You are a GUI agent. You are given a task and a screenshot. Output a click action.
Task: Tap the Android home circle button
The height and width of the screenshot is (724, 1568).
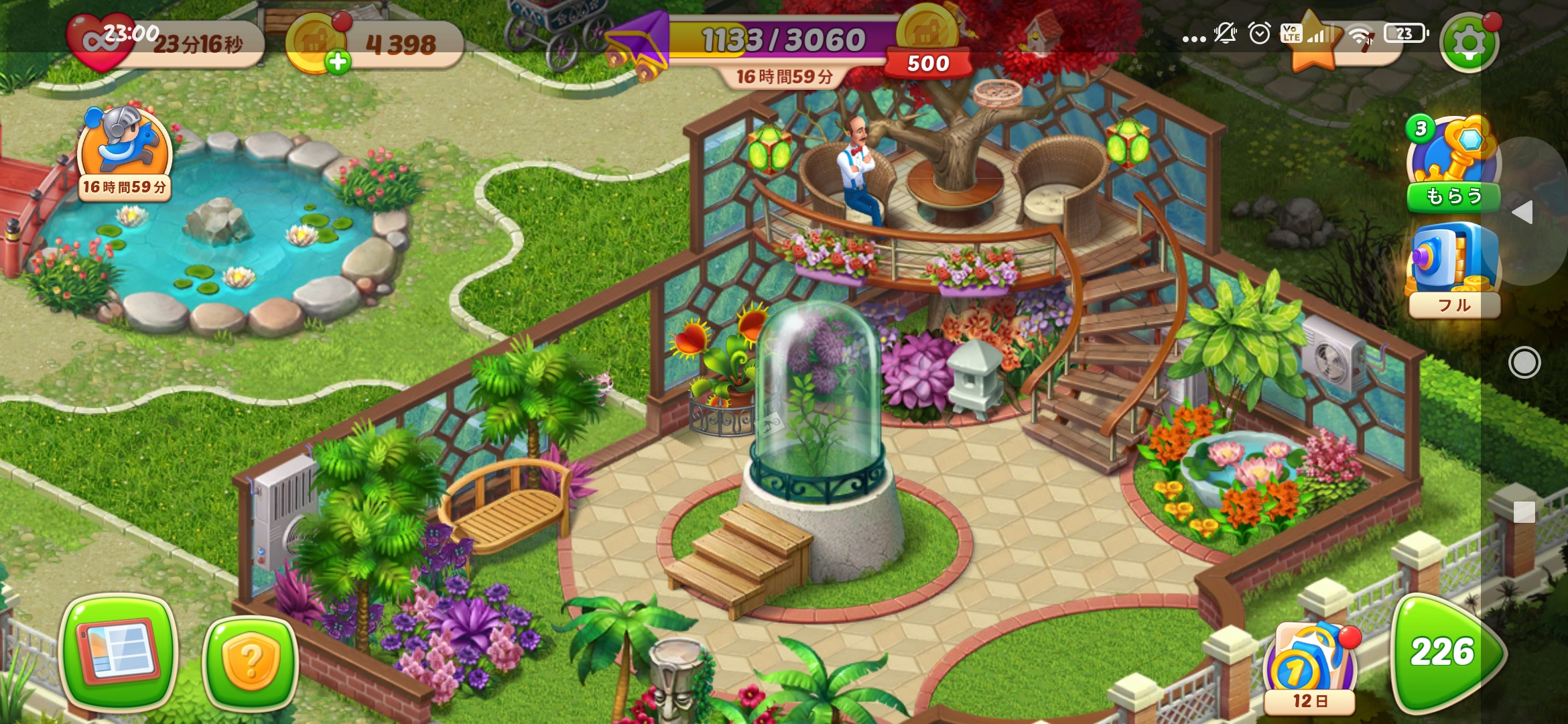(x=1524, y=363)
